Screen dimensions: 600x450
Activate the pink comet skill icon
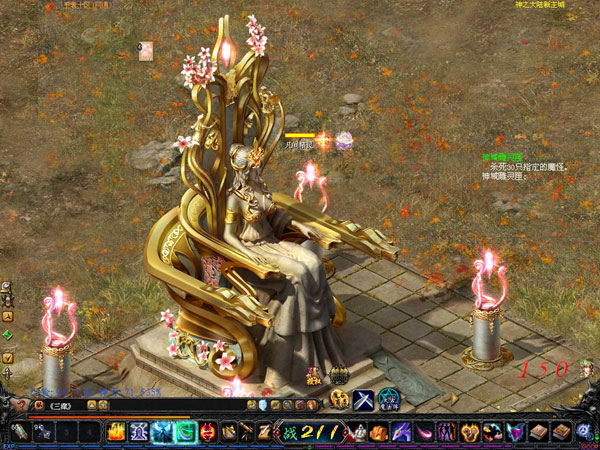coord(423,432)
